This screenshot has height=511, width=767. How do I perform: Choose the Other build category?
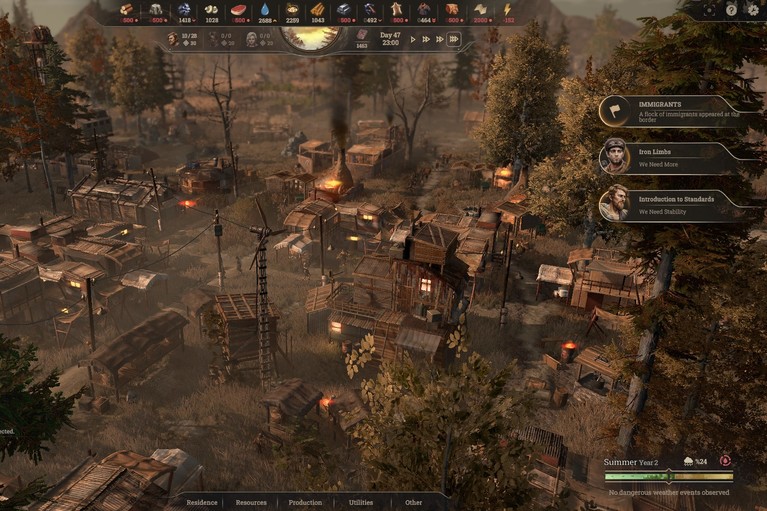pyautogui.click(x=414, y=502)
